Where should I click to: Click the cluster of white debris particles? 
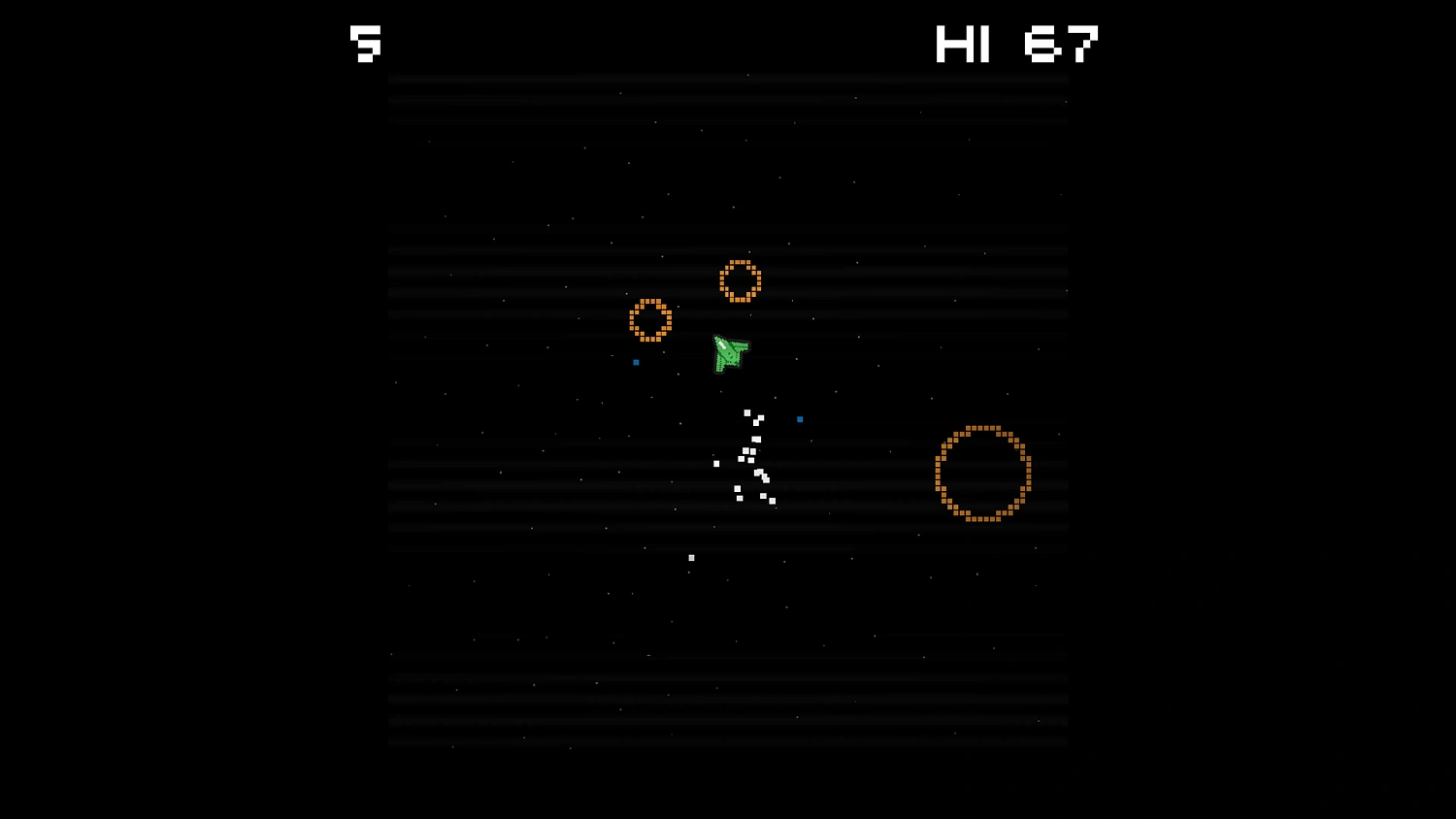pos(747,456)
